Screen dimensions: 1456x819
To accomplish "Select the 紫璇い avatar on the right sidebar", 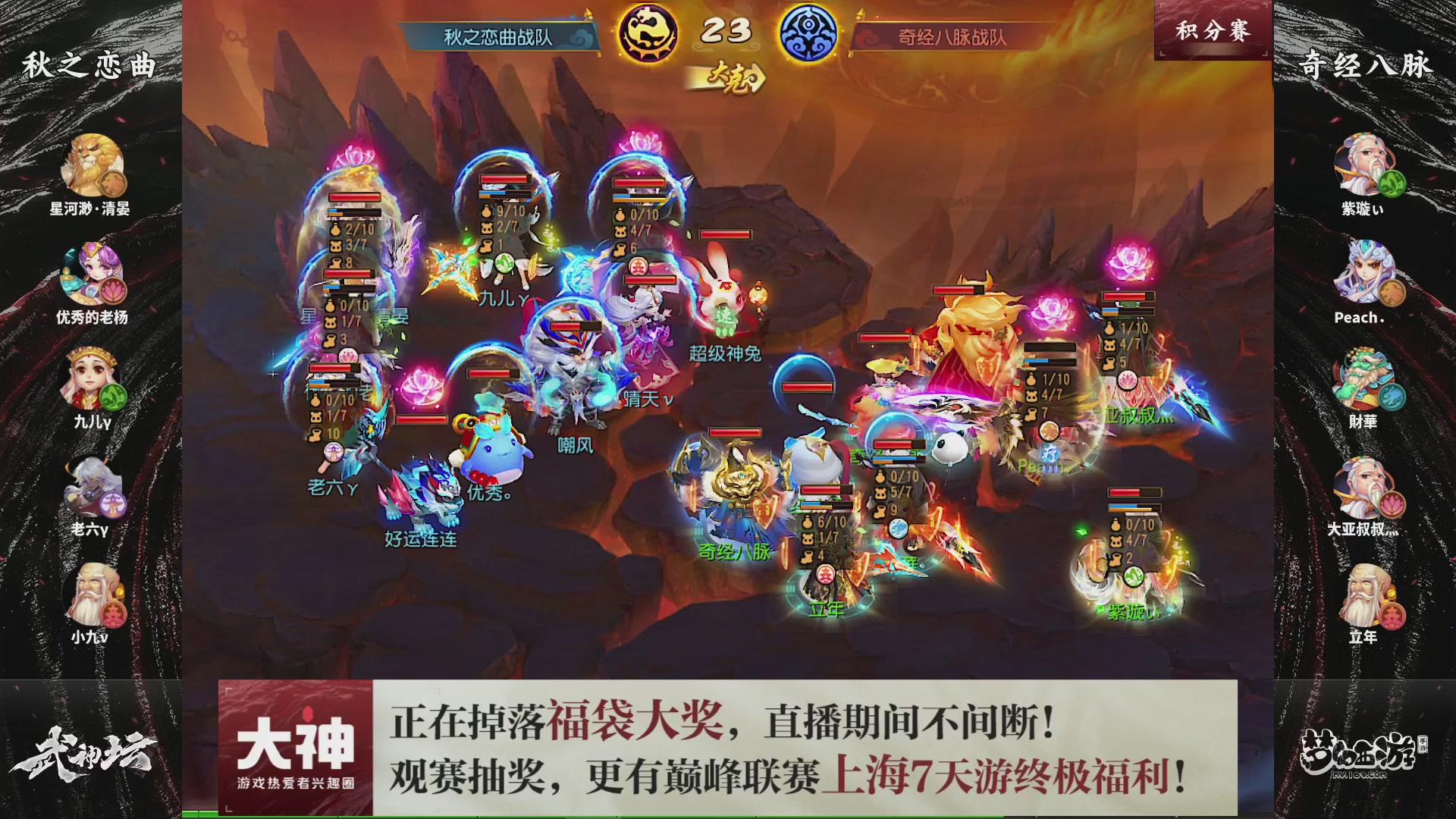I will tap(1365, 163).
